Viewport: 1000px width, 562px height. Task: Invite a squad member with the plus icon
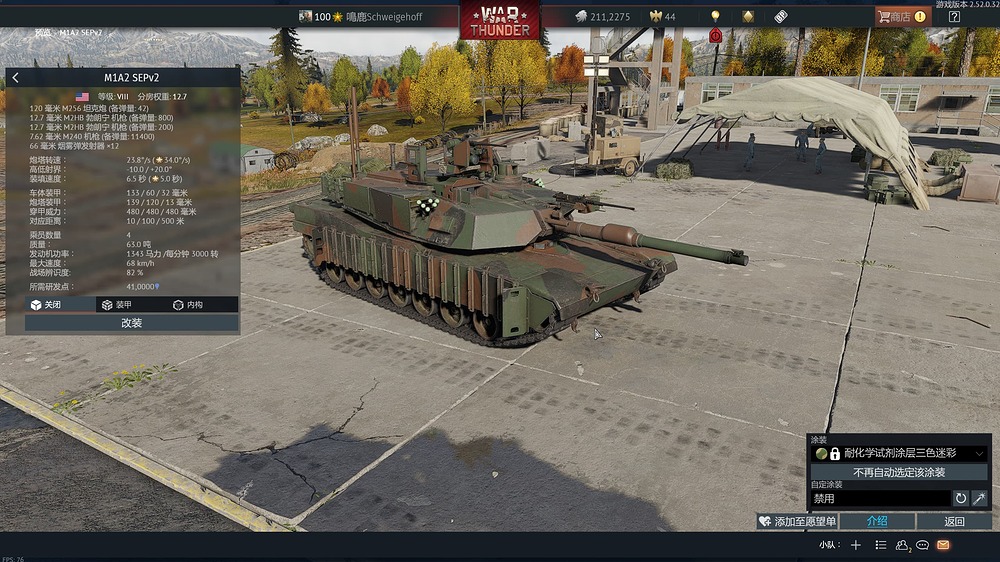pyautogui.click(x=855, y=545)
